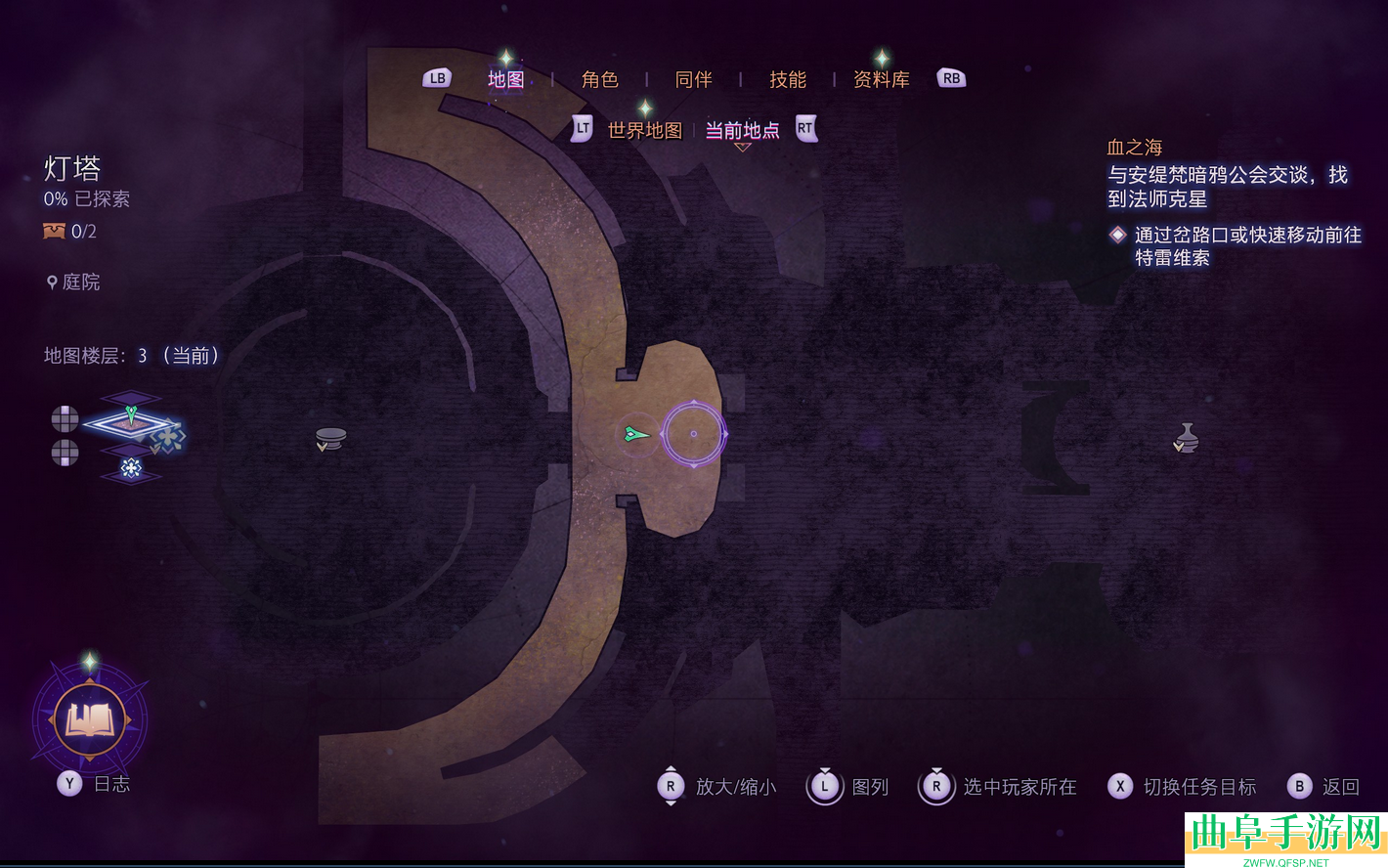
Task: Switch to 世界地图 view
Action: click(x=644, y=130)
